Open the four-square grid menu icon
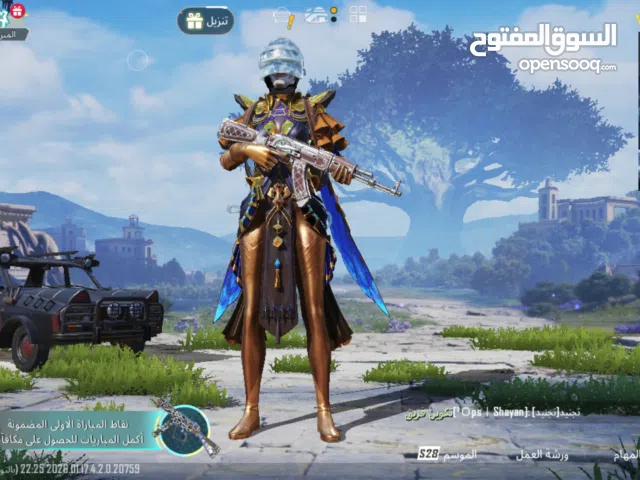 [x=357, y=15]
